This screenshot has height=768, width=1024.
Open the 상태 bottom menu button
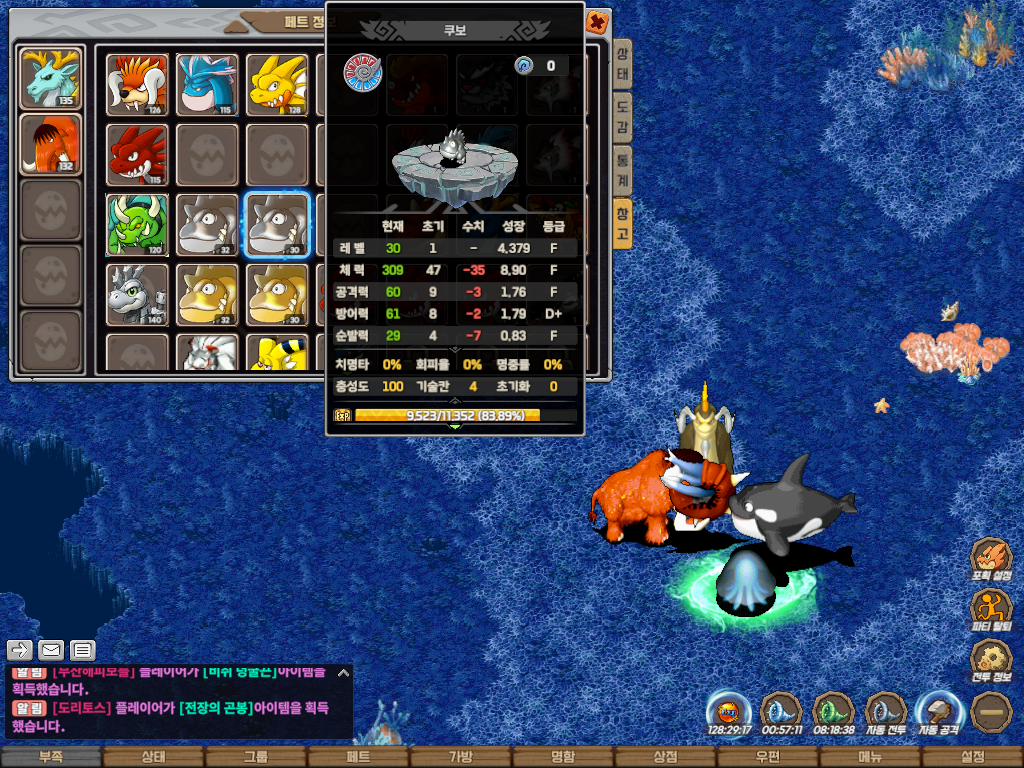(152, 758)
